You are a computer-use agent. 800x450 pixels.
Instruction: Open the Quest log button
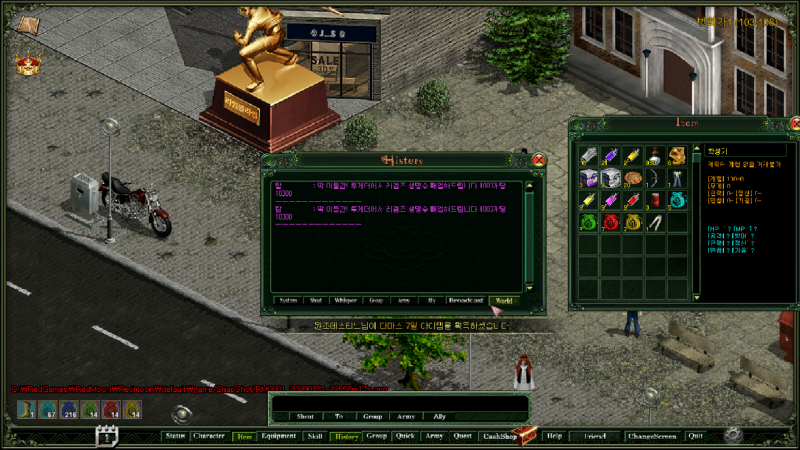462,437
